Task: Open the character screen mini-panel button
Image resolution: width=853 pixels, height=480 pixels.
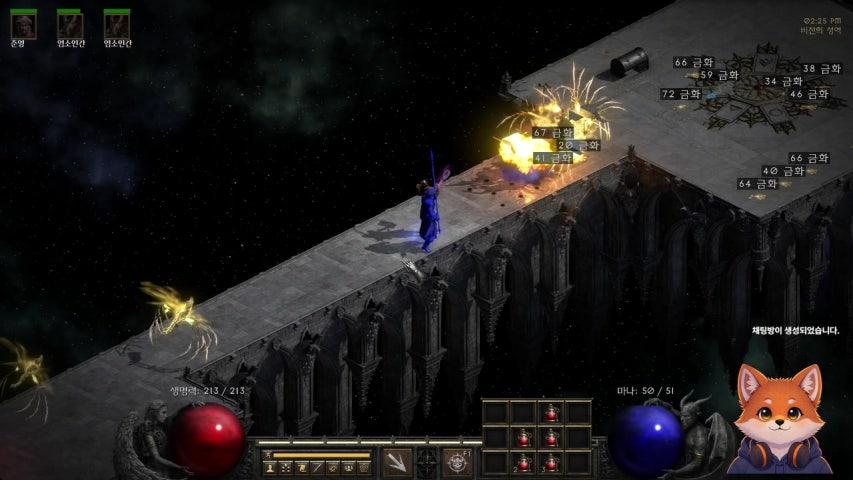Action: tap(269, 467)
